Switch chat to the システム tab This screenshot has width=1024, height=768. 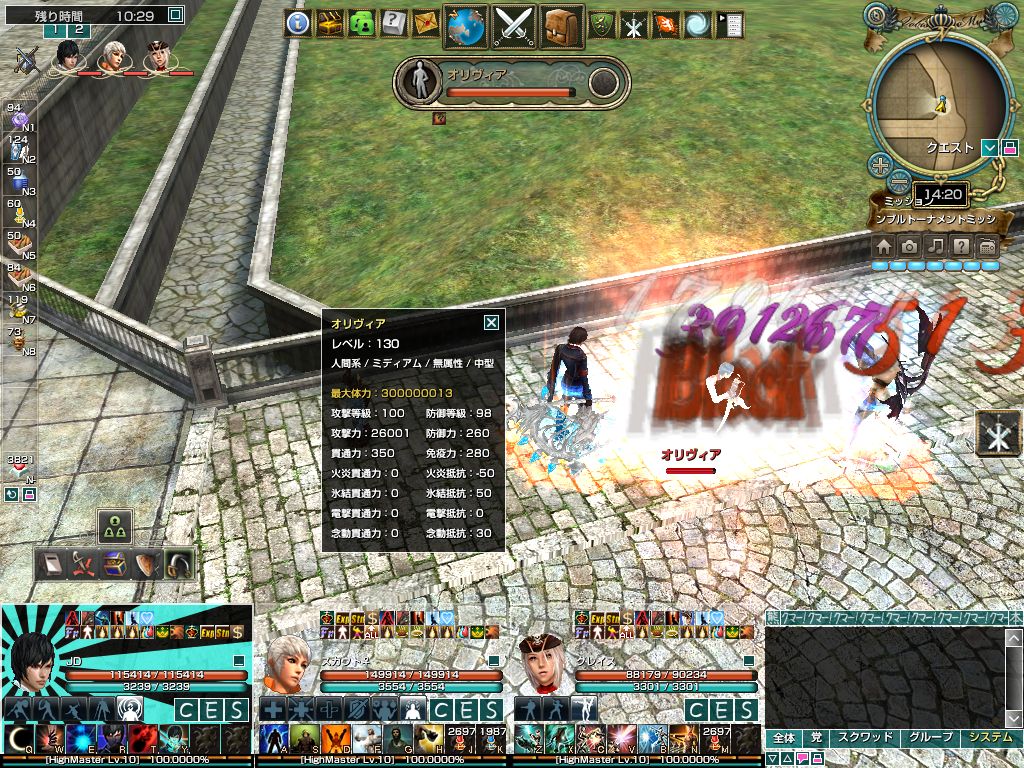(x=991, y=738)
